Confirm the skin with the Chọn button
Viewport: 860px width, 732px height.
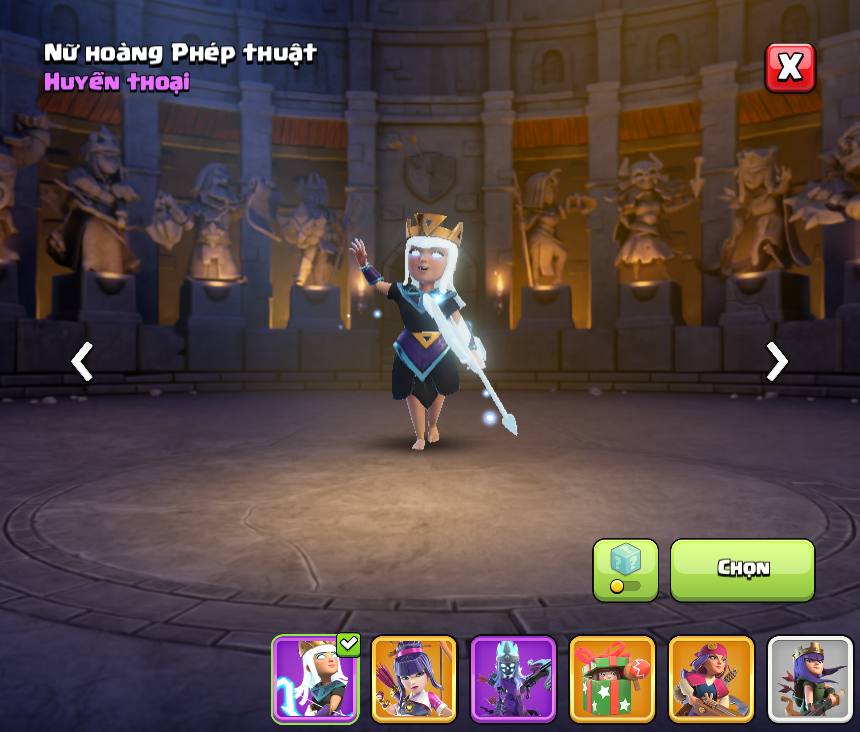pos(742,570)
